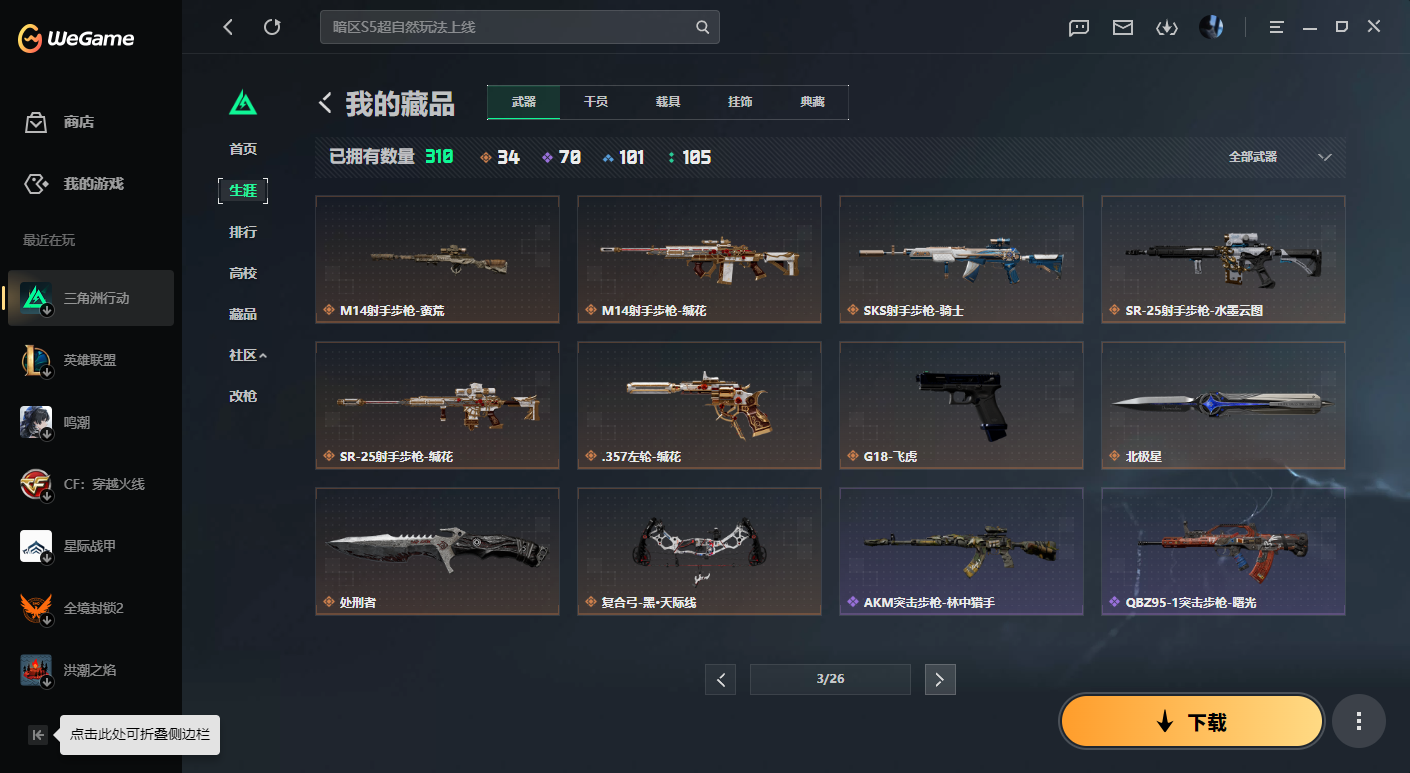1410x773 pixels.
Task: Open the 典藏 tab
Action: click(812, 101)
